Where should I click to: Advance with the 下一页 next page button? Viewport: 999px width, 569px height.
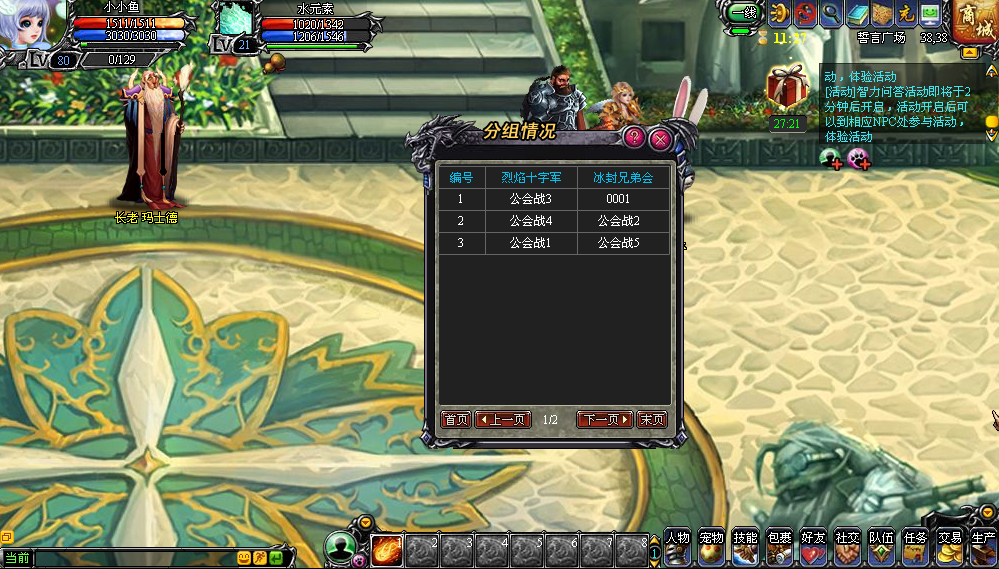[x=605, y=420]
